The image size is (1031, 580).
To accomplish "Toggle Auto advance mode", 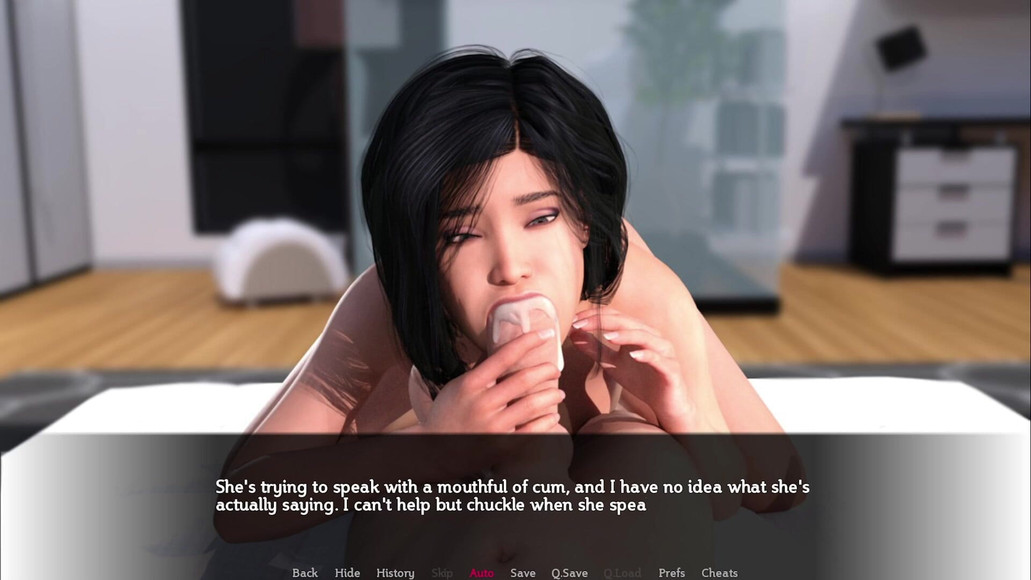I will click(x=482, y=573).
